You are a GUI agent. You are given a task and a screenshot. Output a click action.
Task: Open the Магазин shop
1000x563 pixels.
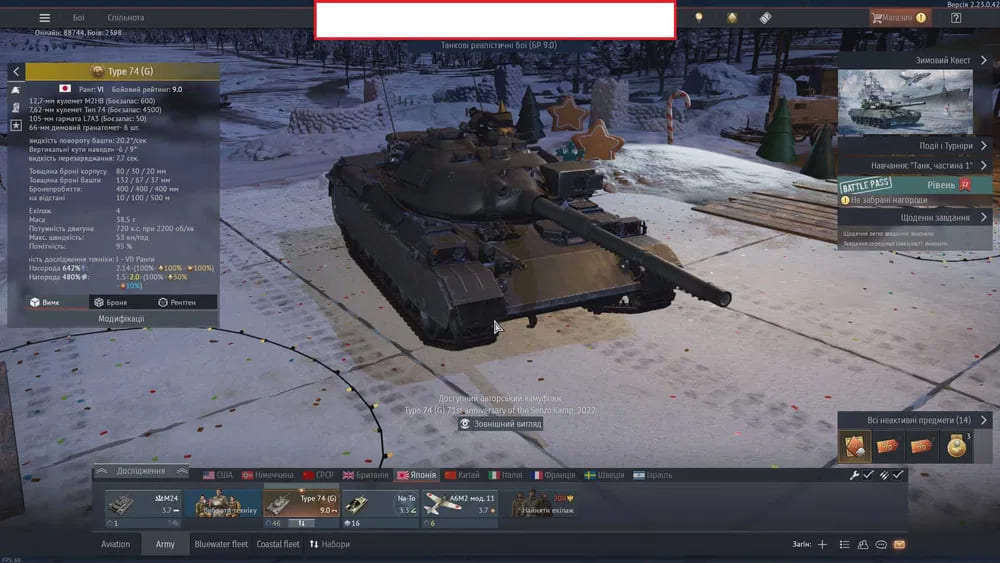(x=898, y=18)
